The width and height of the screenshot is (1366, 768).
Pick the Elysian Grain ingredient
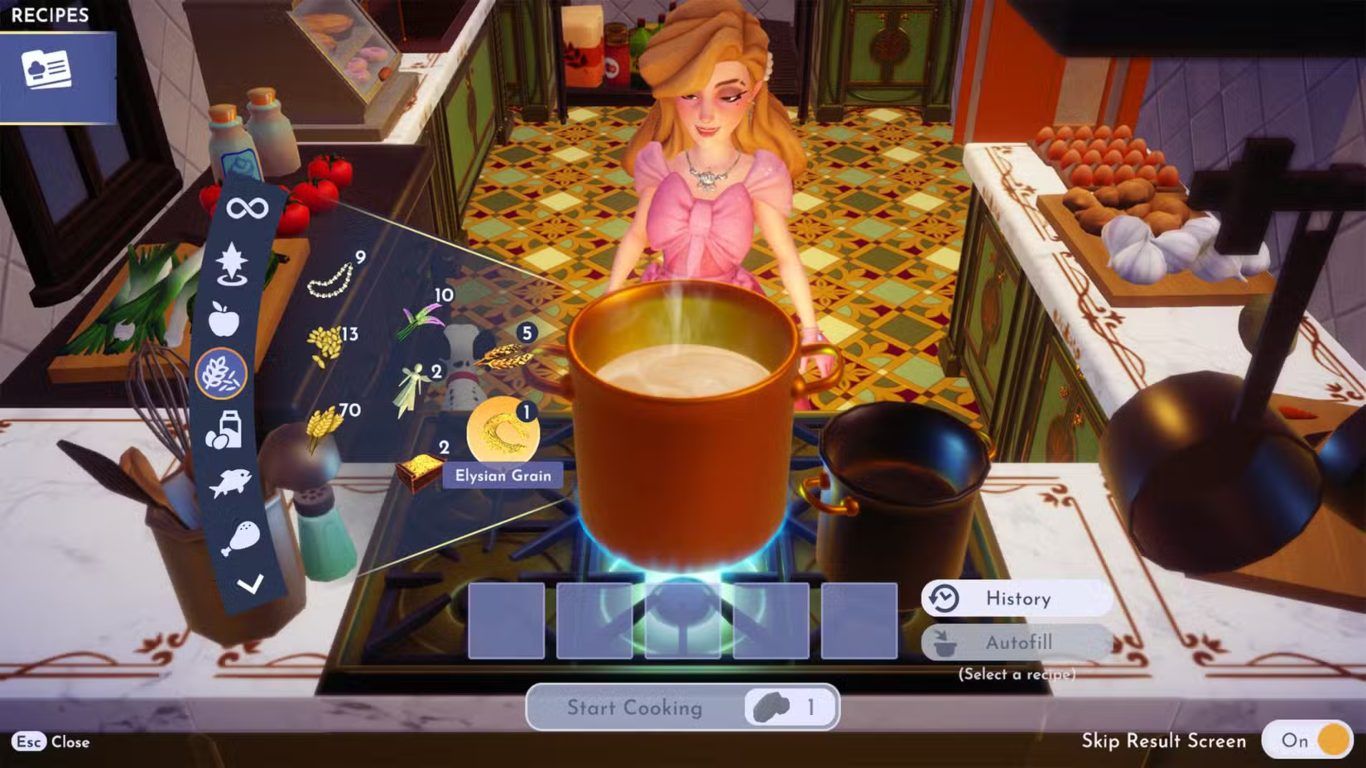pyautogui.click(x=502, y=431)
